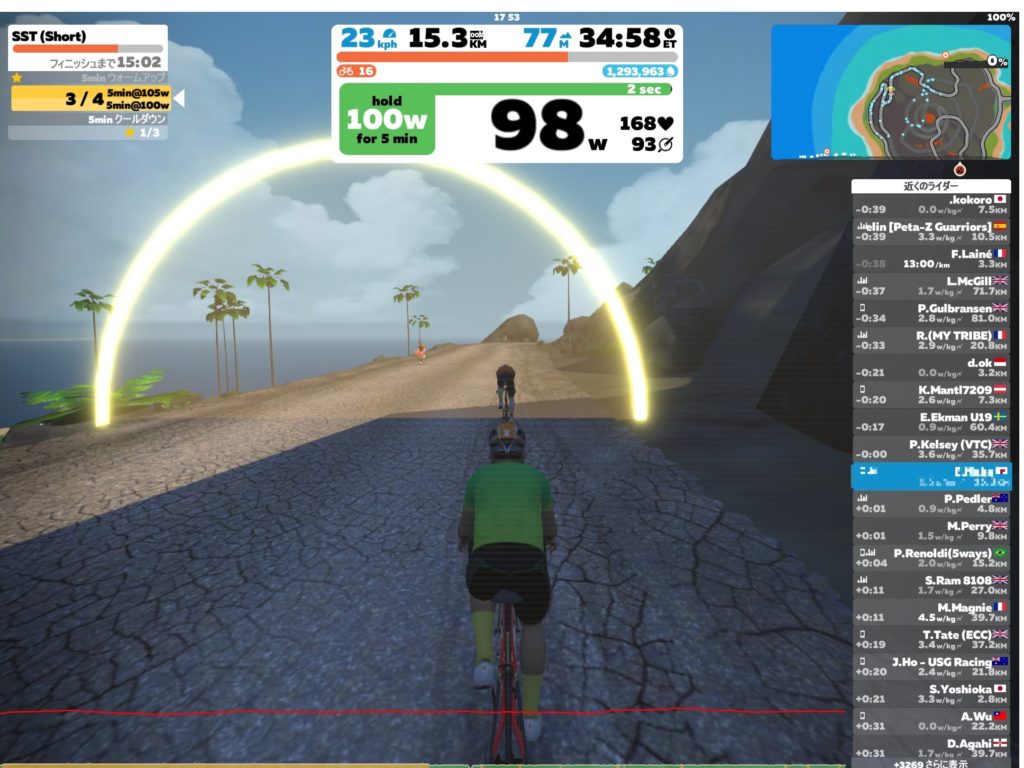This screenshot has height=768, width=1024.
Task: Open the island minimap
Action: (x=890, y=91)
